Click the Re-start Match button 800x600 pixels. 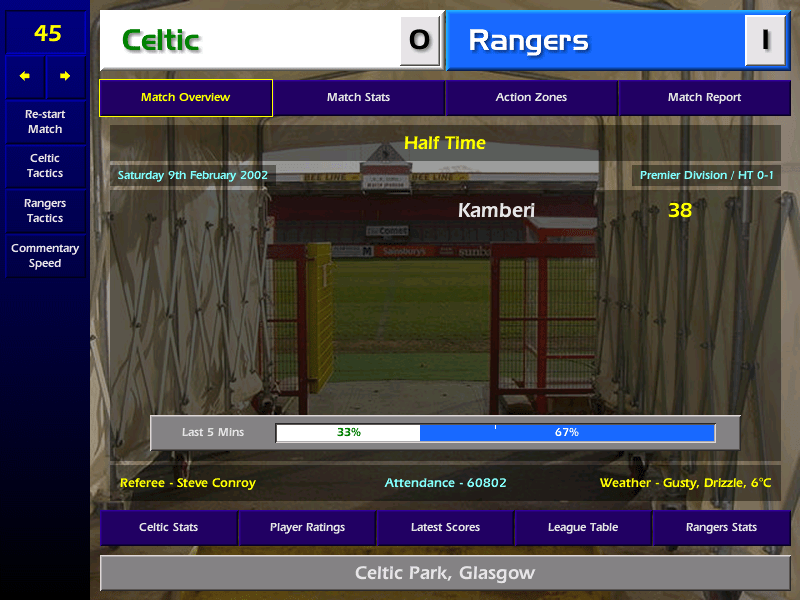(x=45, y=122)
